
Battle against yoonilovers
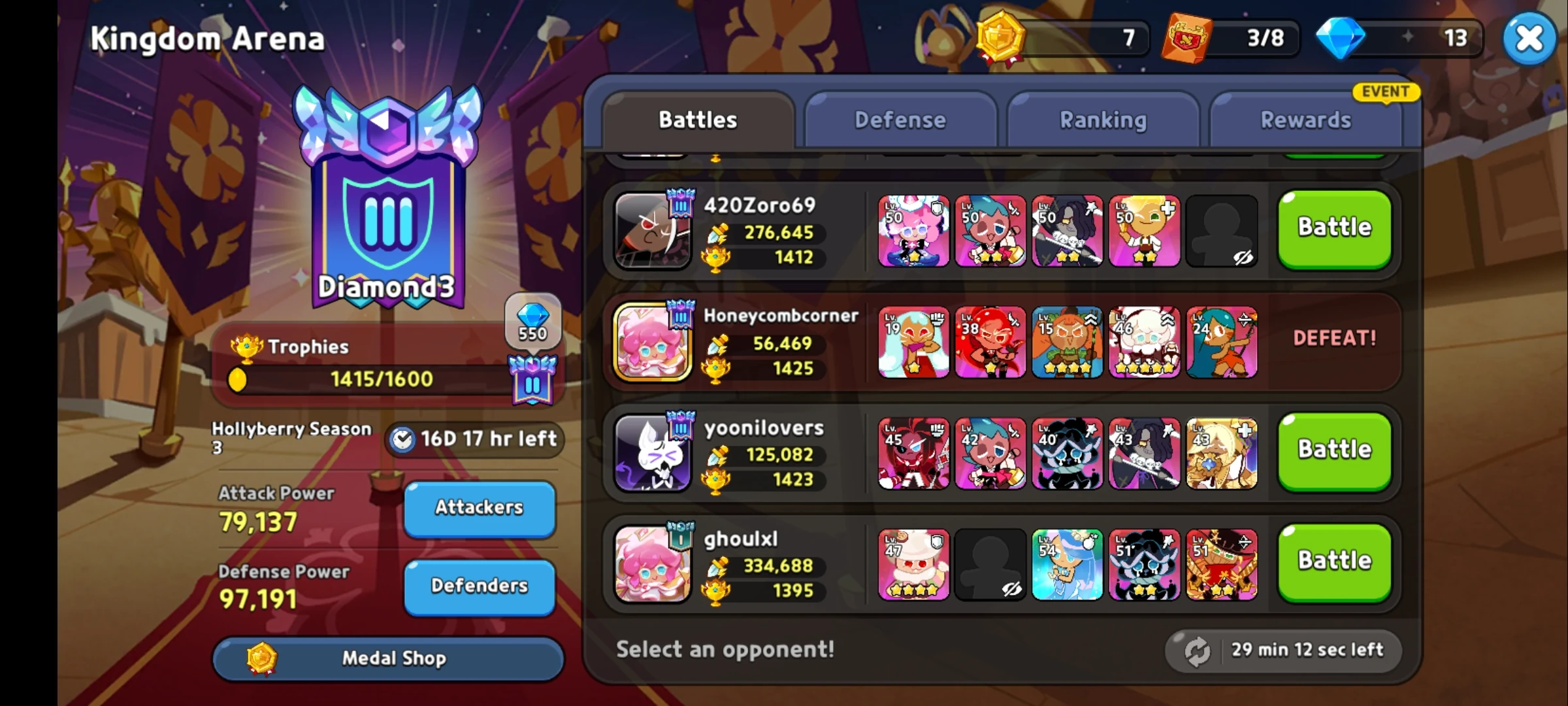tap(1334, 449)
